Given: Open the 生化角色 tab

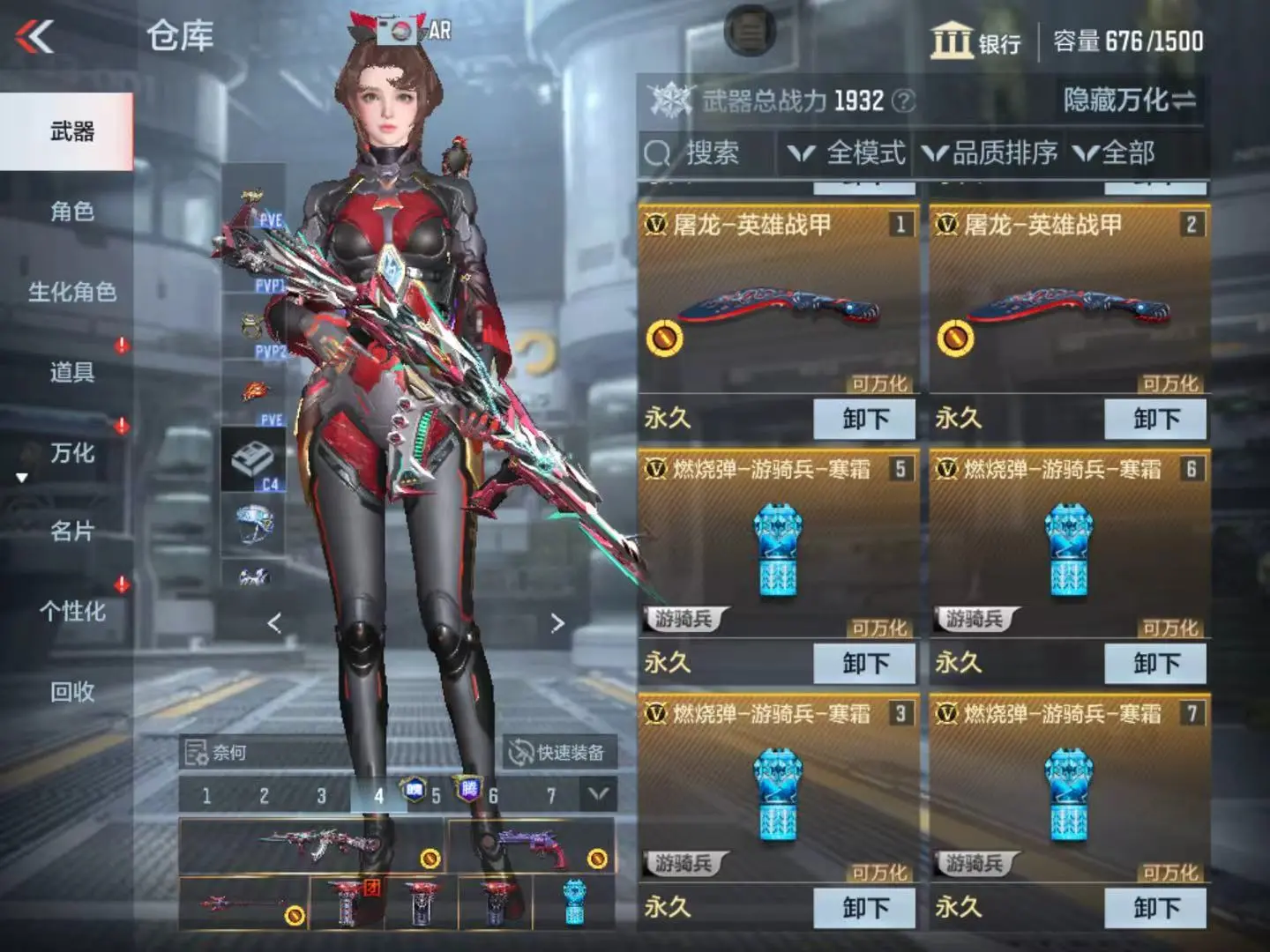Looking at the screenshot, I should pos(71,292).
